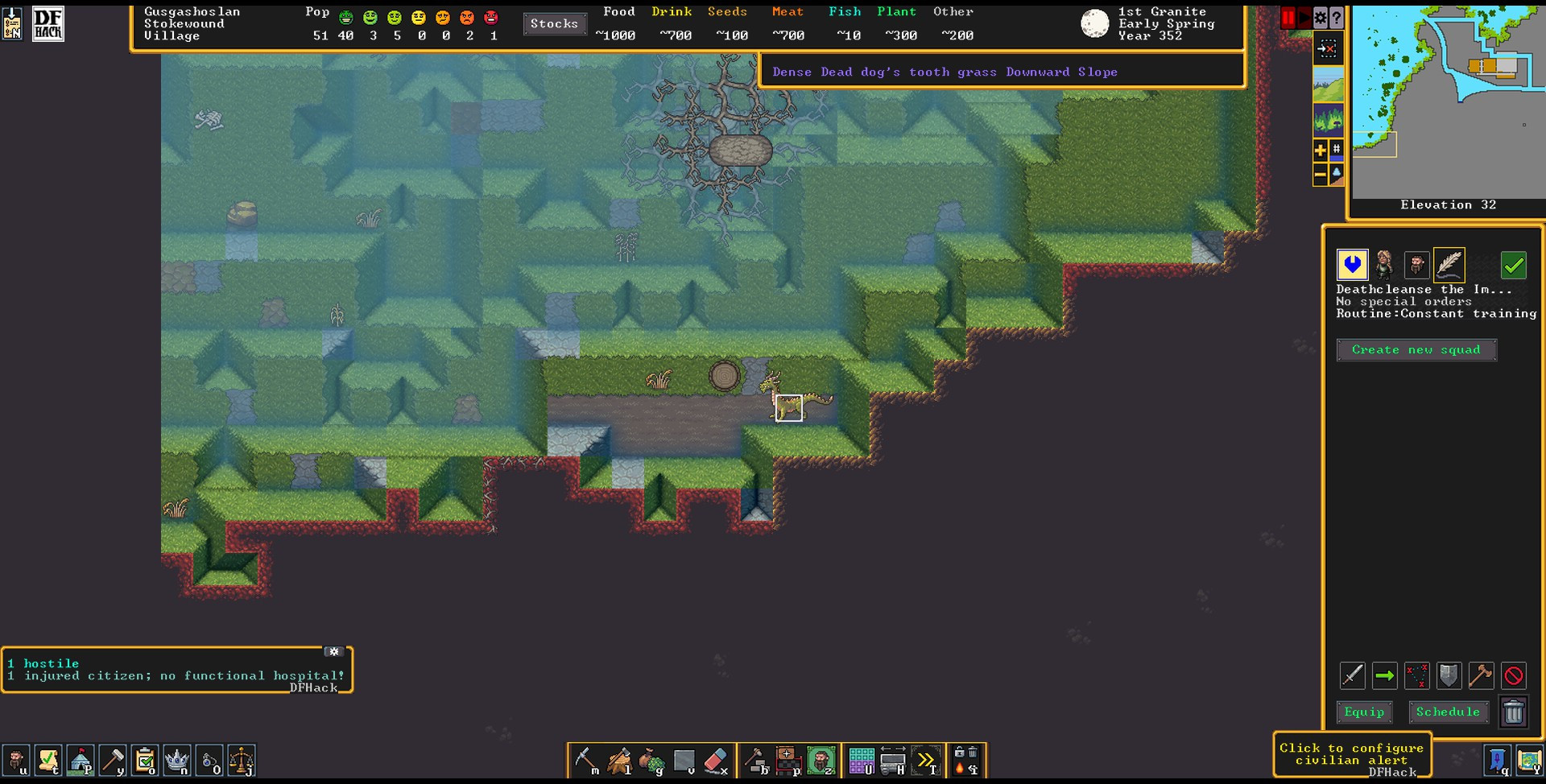Viewport: 1546px width, 784px height.
Task: Open the nobles crown menu
Action: click(176, 761)
